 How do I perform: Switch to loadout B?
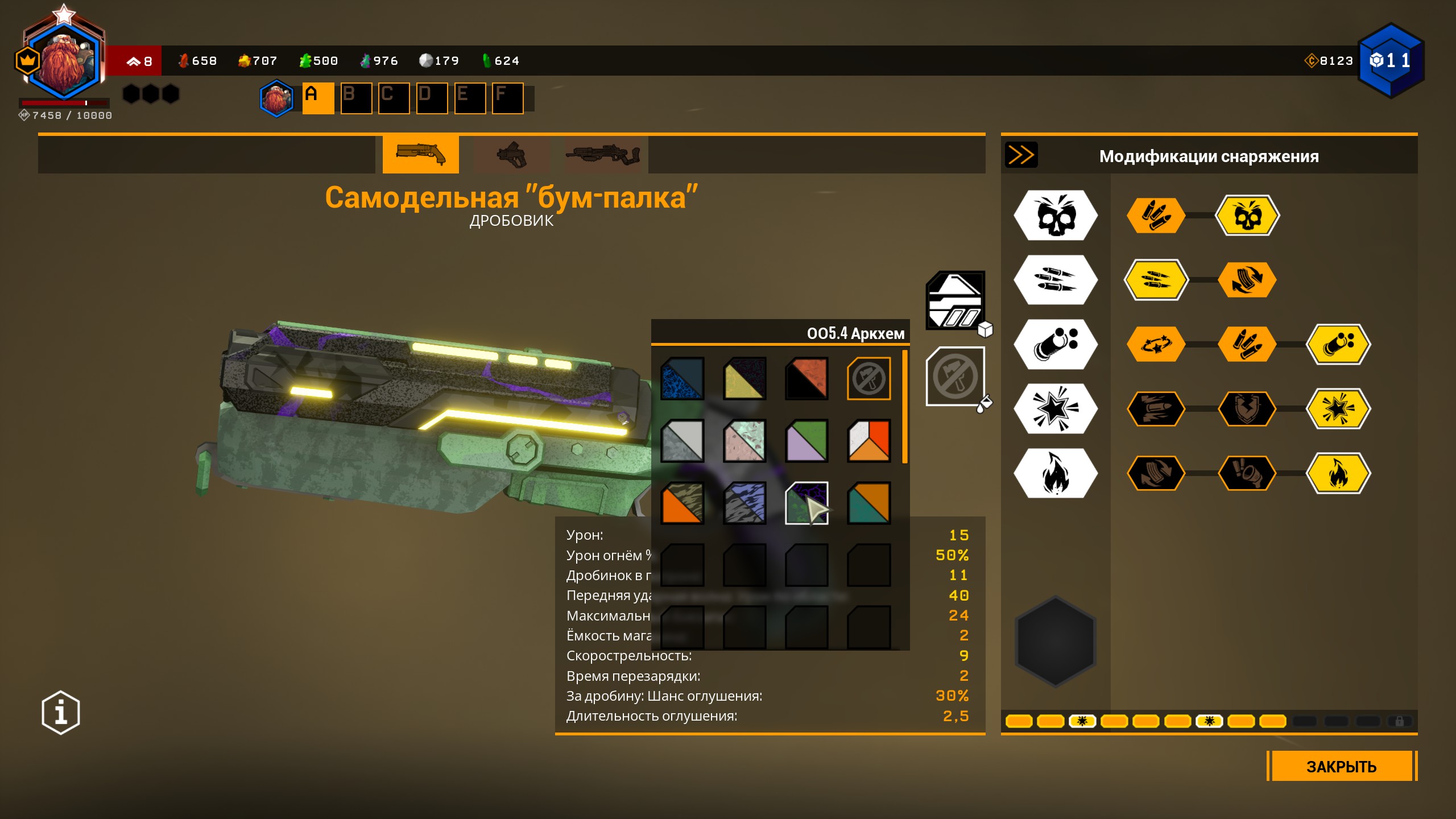[x=356, y=98]
